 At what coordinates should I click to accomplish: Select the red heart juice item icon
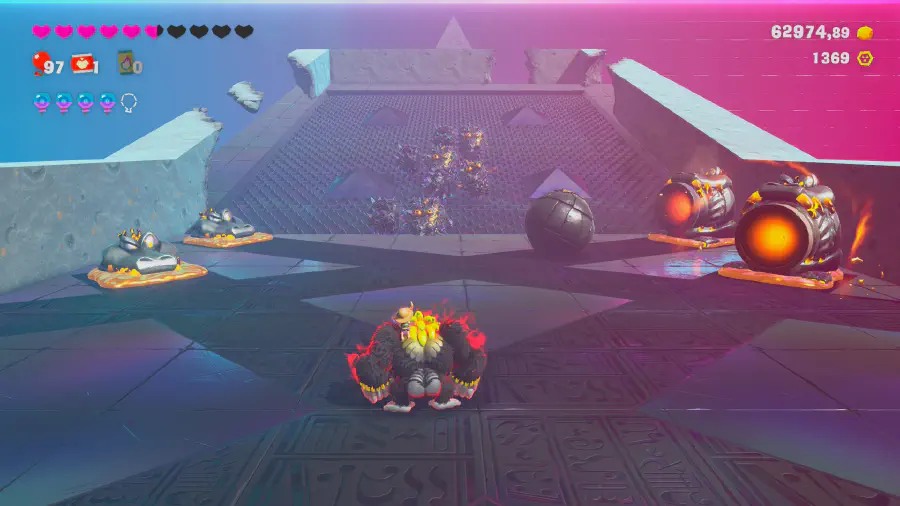pyautogui.click(x=82, y=65)
